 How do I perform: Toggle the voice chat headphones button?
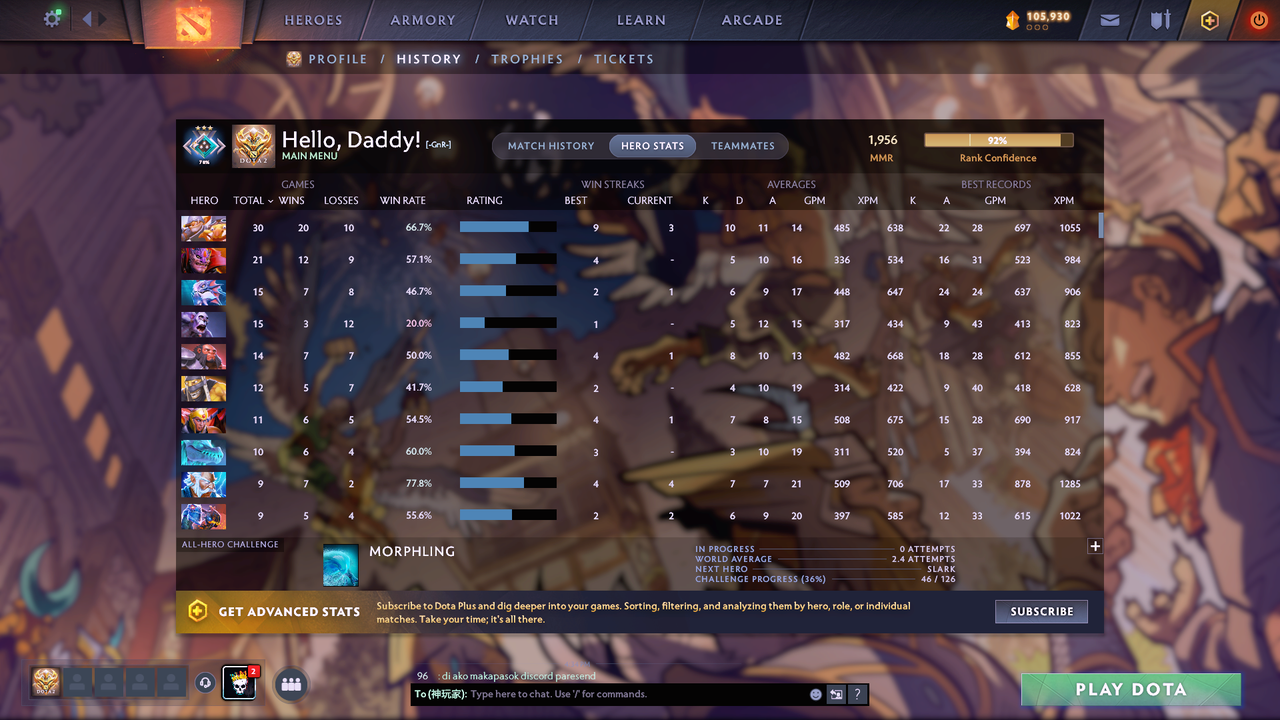(205, 681)
